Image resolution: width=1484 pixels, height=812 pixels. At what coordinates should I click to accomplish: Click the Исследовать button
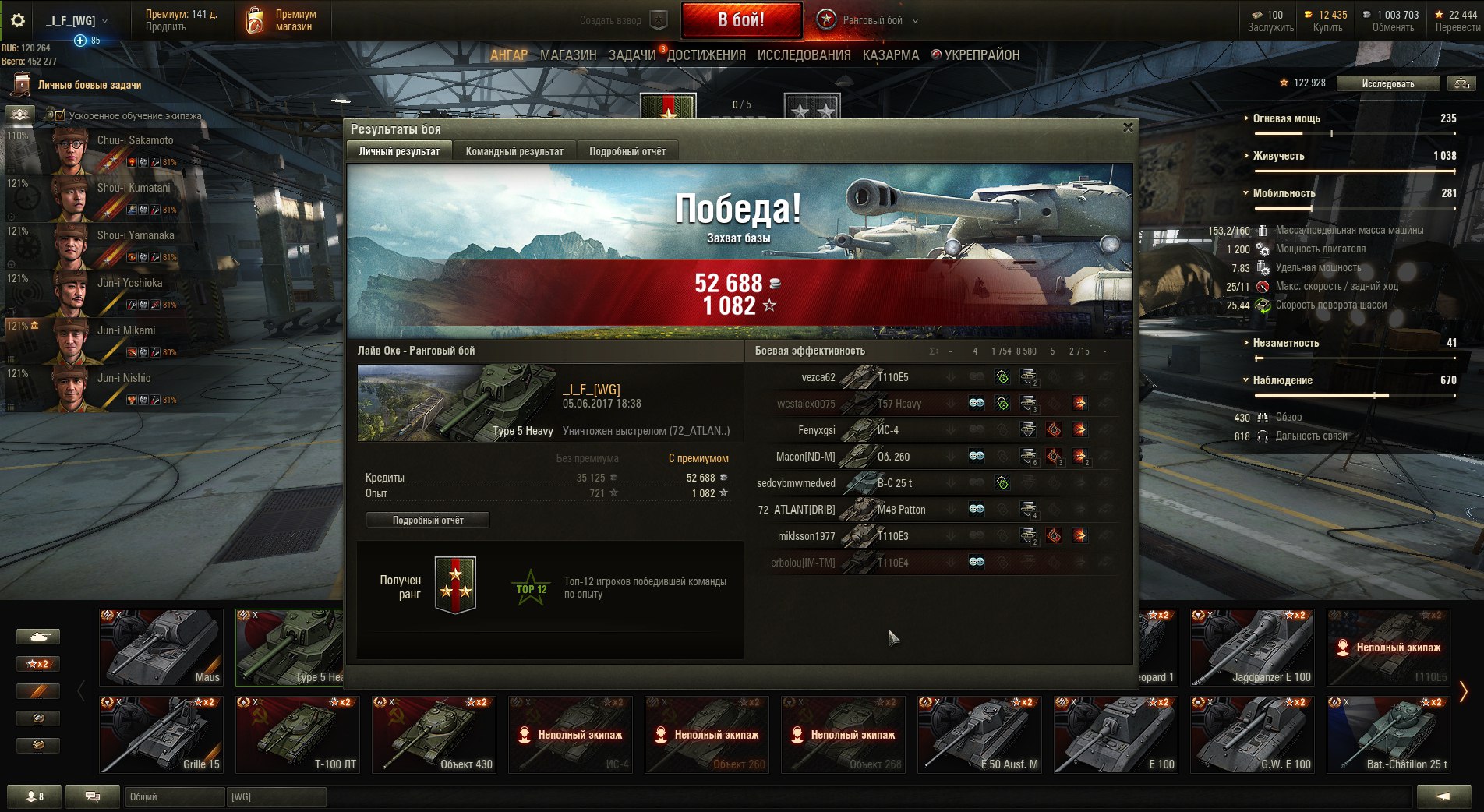pos(1387,83)
